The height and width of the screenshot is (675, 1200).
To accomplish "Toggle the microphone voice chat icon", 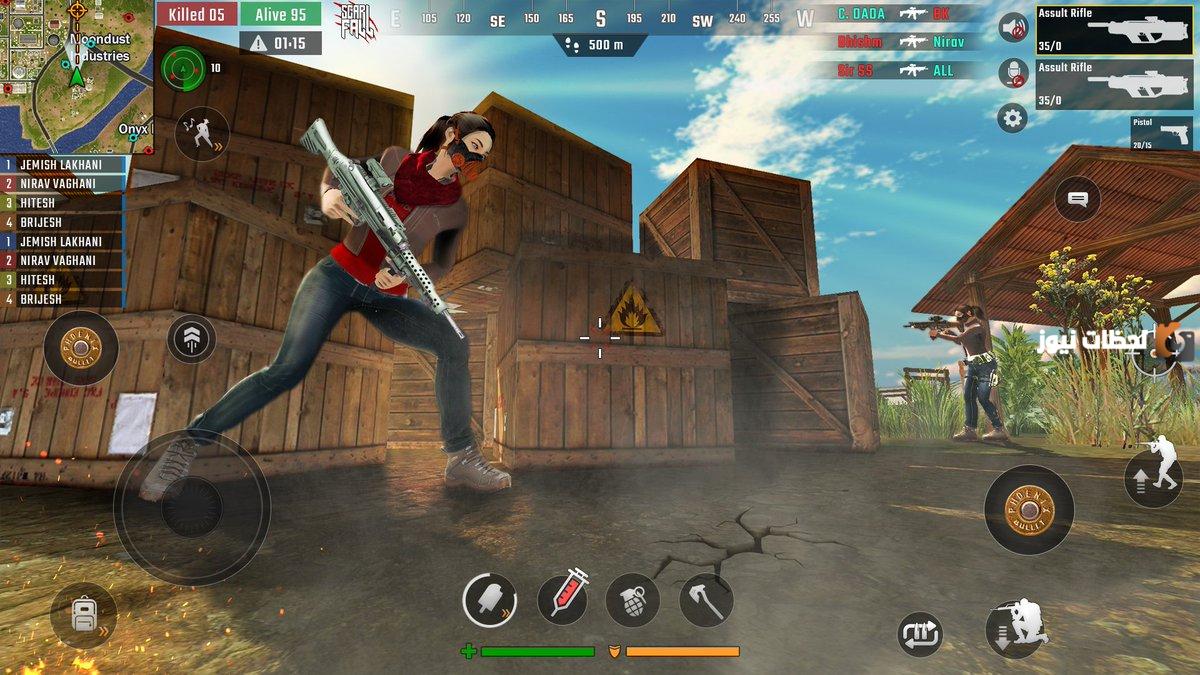I will [1013, 73].
